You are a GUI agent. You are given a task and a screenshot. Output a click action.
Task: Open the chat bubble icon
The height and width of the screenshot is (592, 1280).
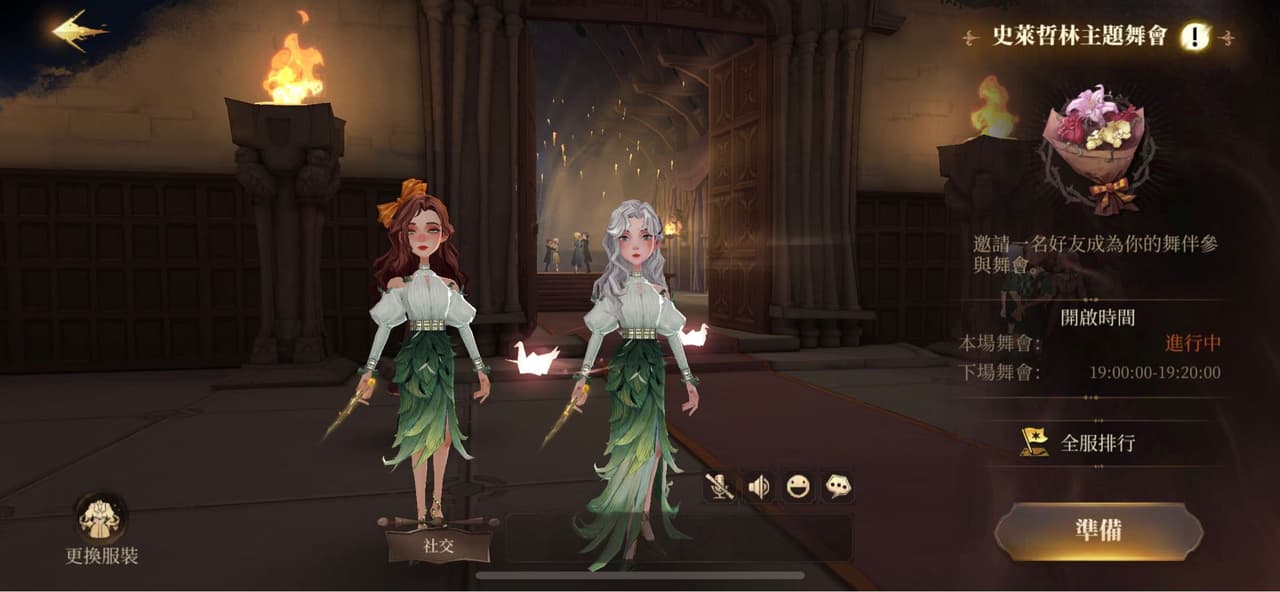837,487
